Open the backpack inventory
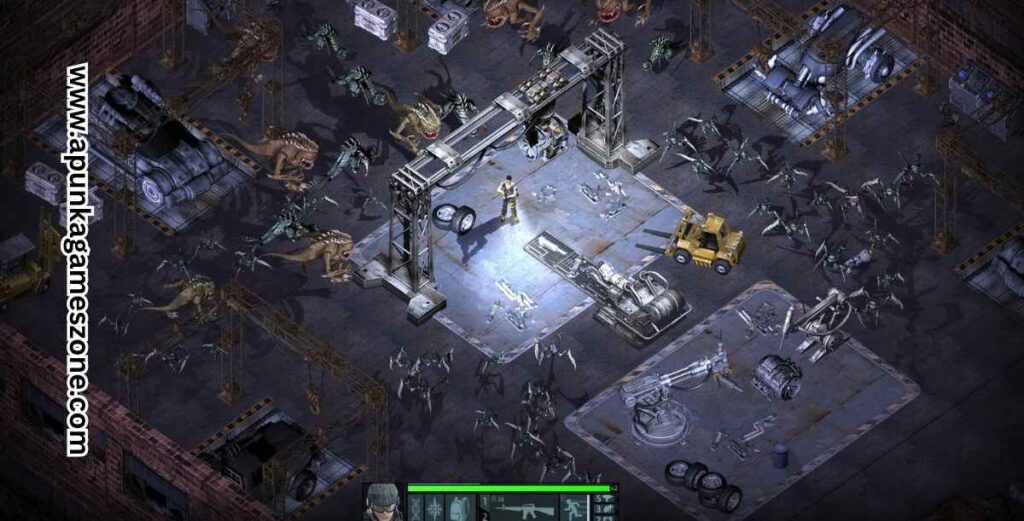This screenshot has width=1024, height=521. coord(459,508)
